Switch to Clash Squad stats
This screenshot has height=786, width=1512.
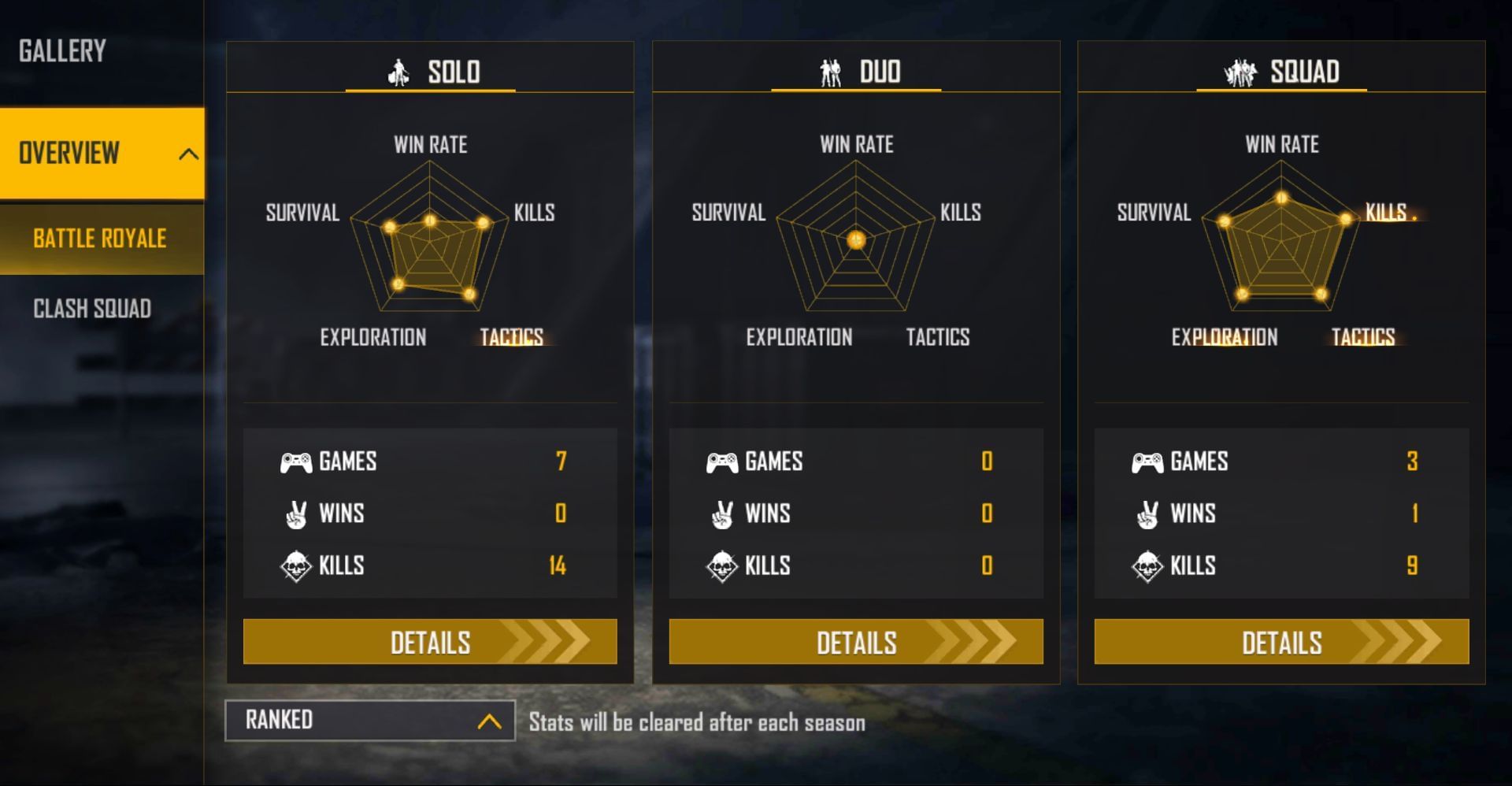92,309
